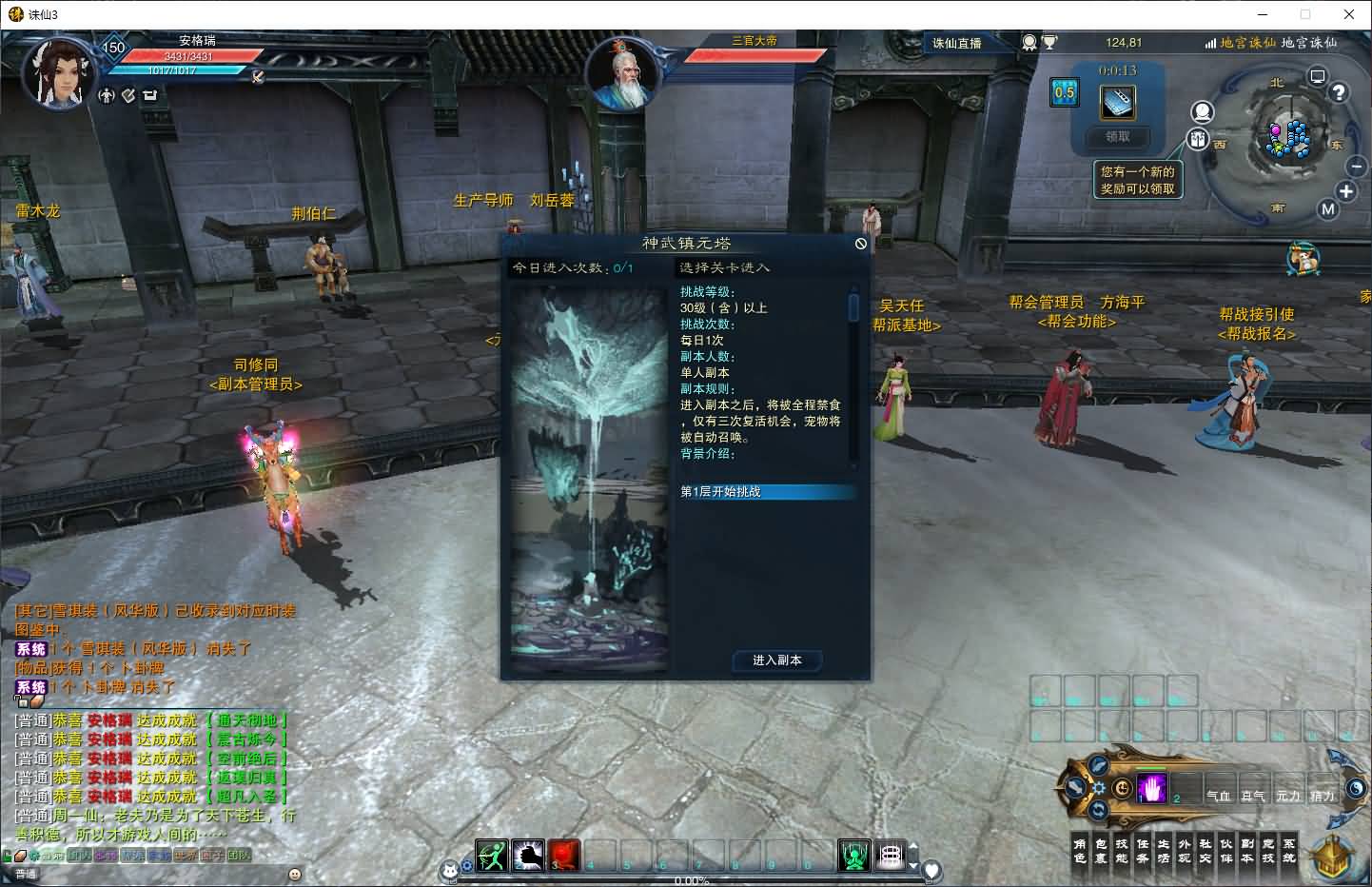The width and height of the screenshot is (1372, 887).
Task: Enter the dungeon with 进入副本 button
Action: point(776,660)
